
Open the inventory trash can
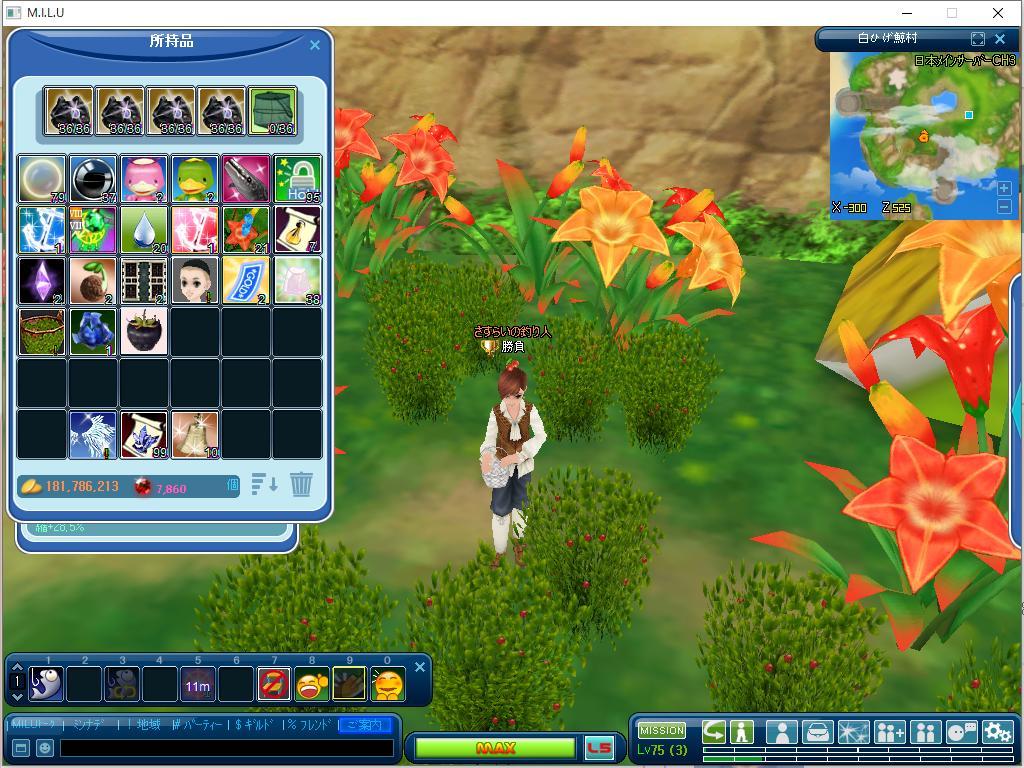(x=301, y=485)
